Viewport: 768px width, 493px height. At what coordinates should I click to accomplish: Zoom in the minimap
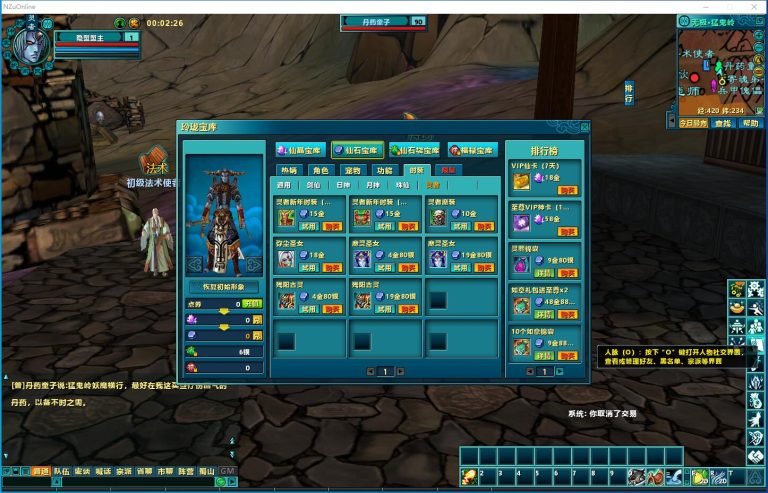click(761, 36)
